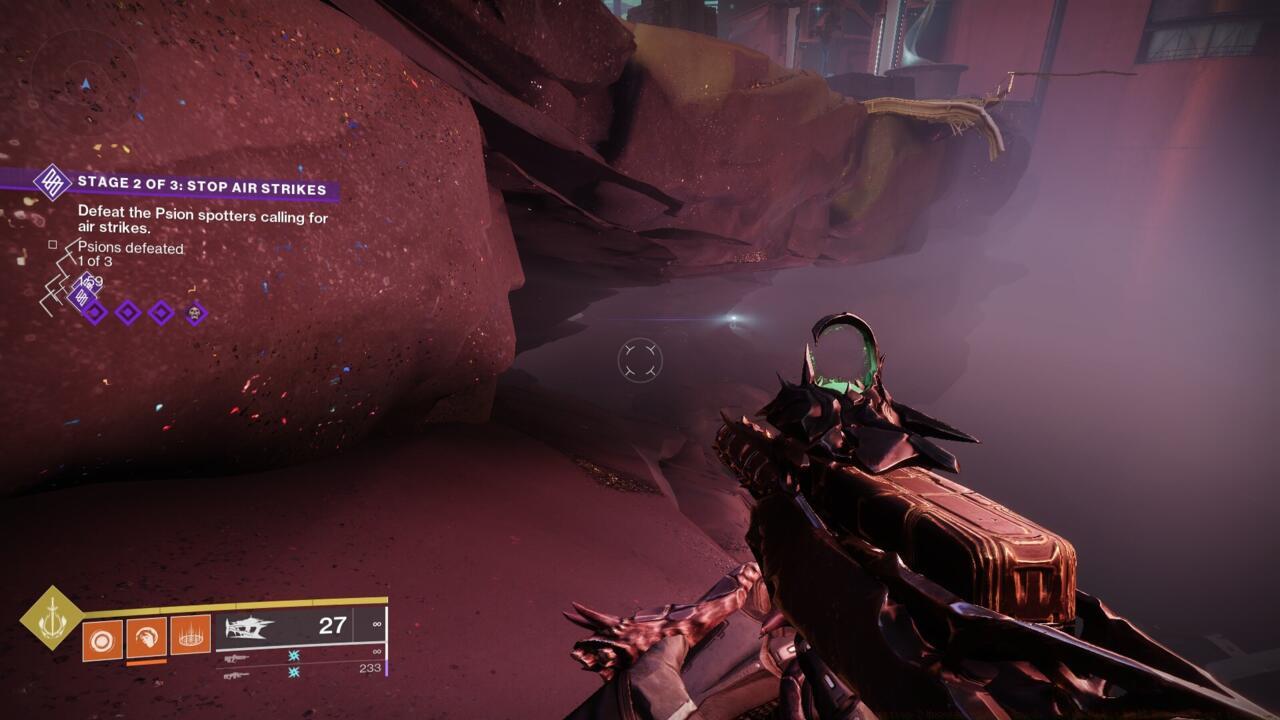This screenshot has height=720, width=1280.
Task: Trigger the spiked ring class ability
Action: (x=190, y=634)
